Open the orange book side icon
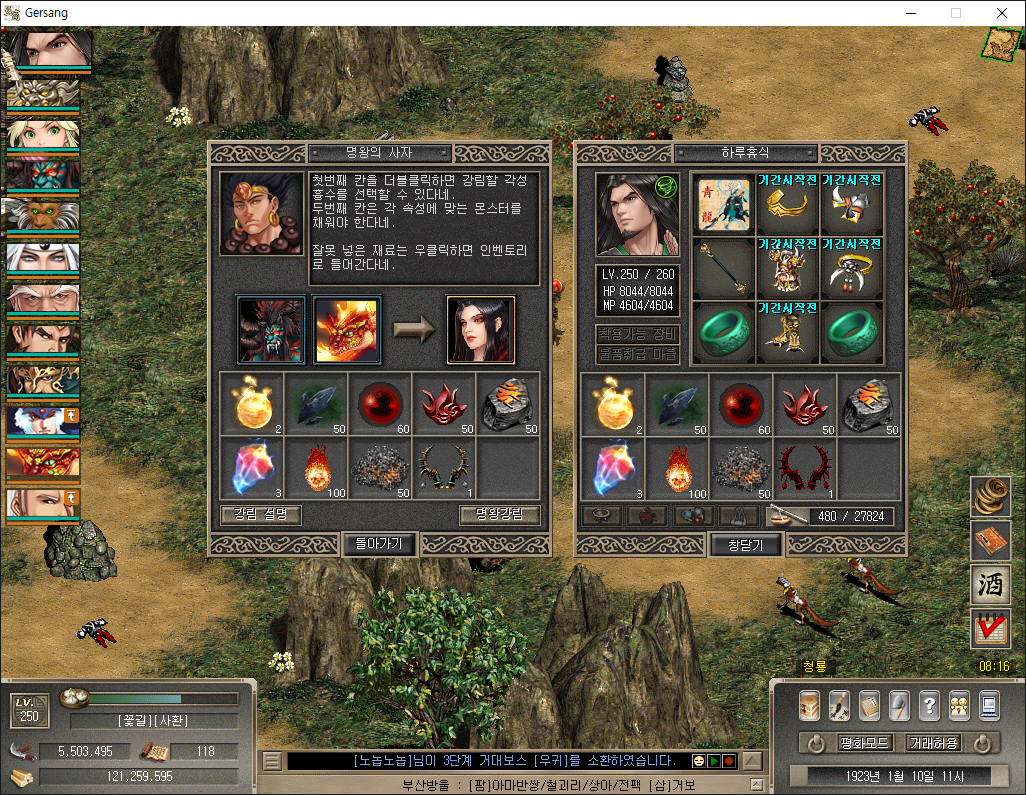The image size is (1026, 795). coord(990,541)
